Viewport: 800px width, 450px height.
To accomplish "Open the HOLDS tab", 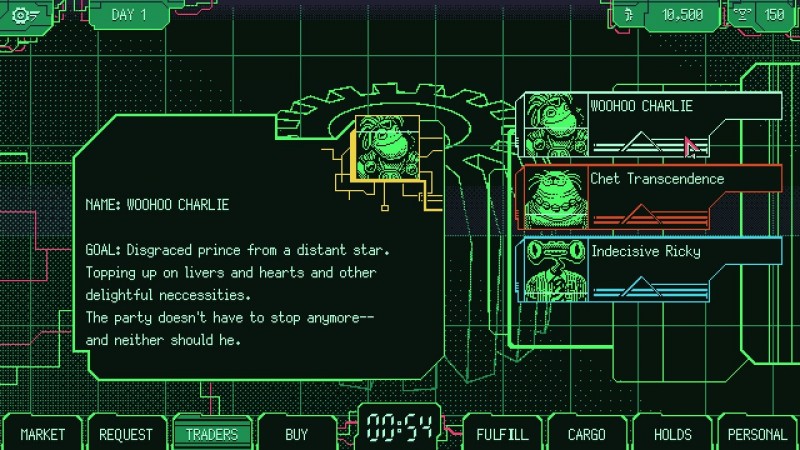I will [672, 434].
